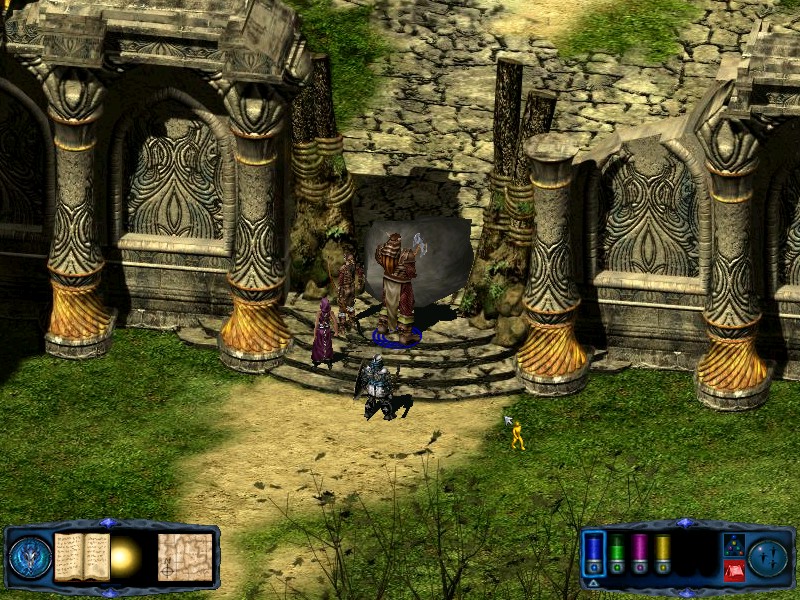This screenshot has width=800, height=600.
Task: Click the round three-daggers medallion
Action: pyautogui.click(x=770, y=557)
